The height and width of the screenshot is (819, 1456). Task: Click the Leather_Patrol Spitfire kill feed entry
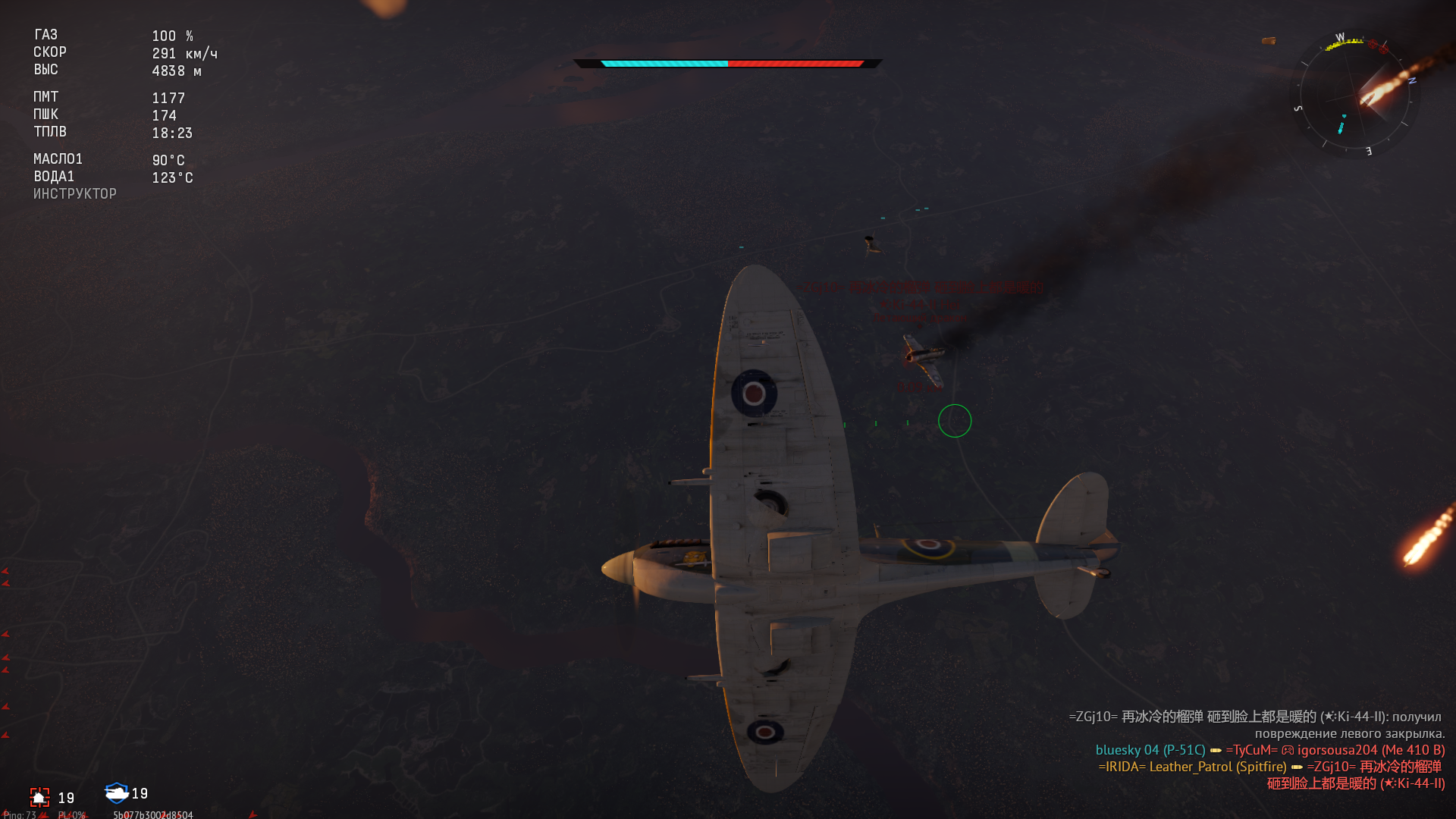click(1192, 767)
